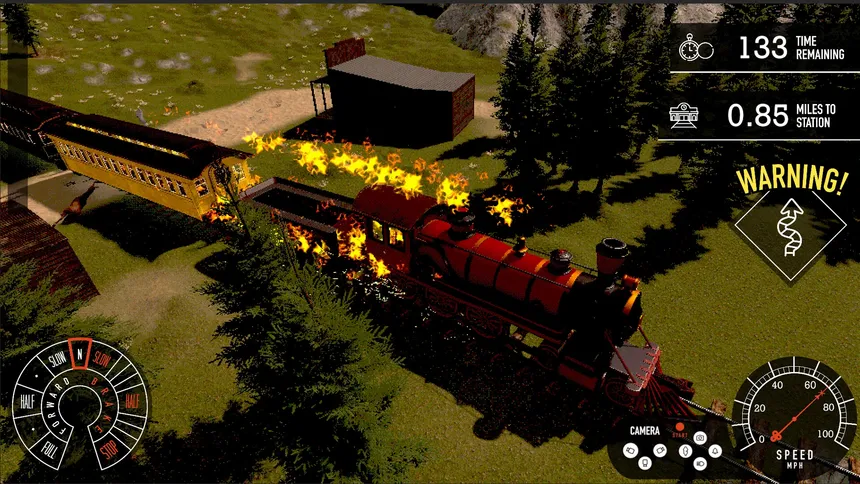Apply the Half brake segment
The image size is (860, 484).
(x=131, y=401)
